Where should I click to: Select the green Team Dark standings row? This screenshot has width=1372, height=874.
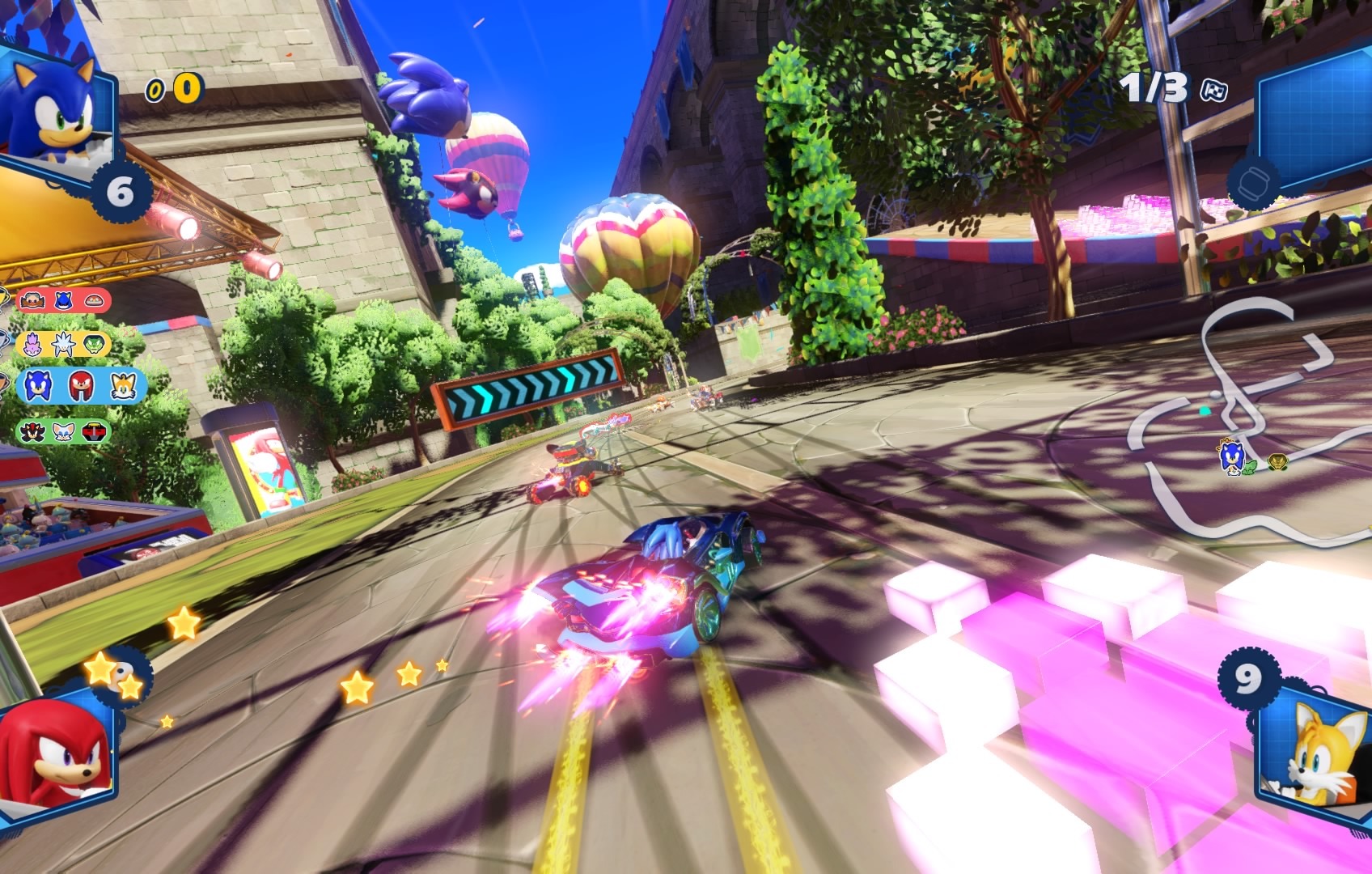[x=63, y=431]
